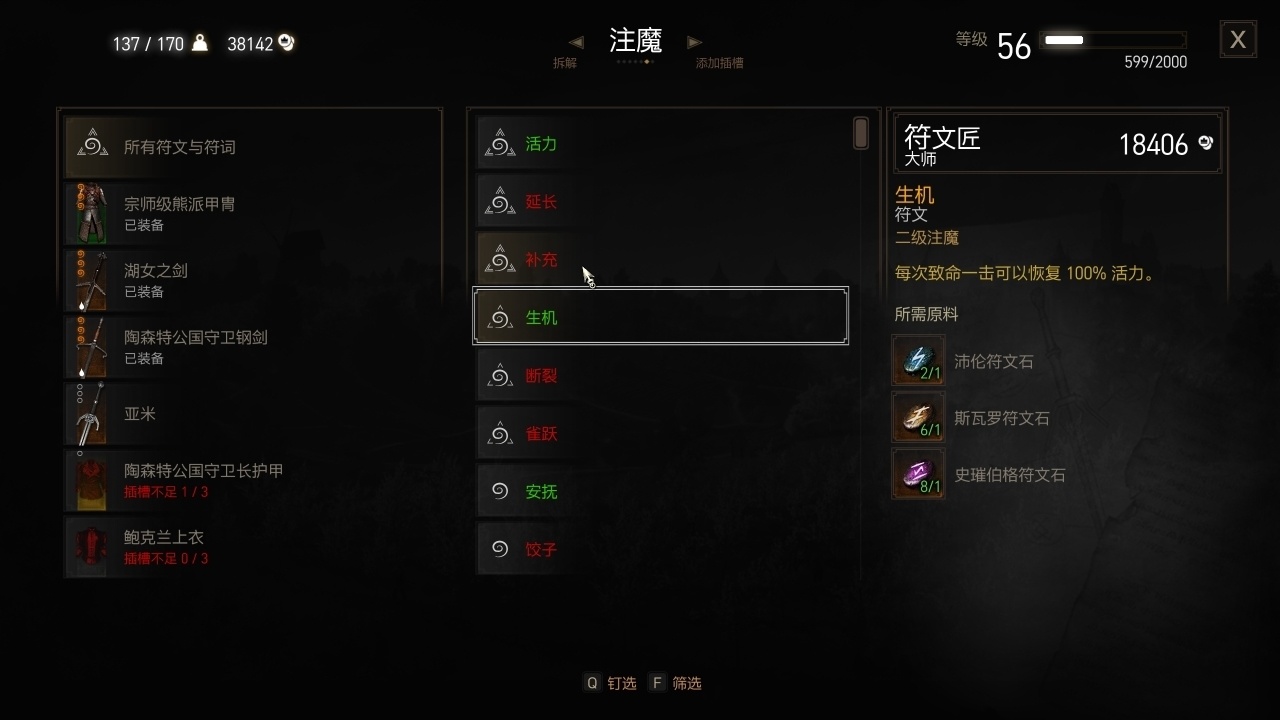Click the 延长 rune glyph icon
This screenshot has height=720, width=1280.
(x=499, y=201)
